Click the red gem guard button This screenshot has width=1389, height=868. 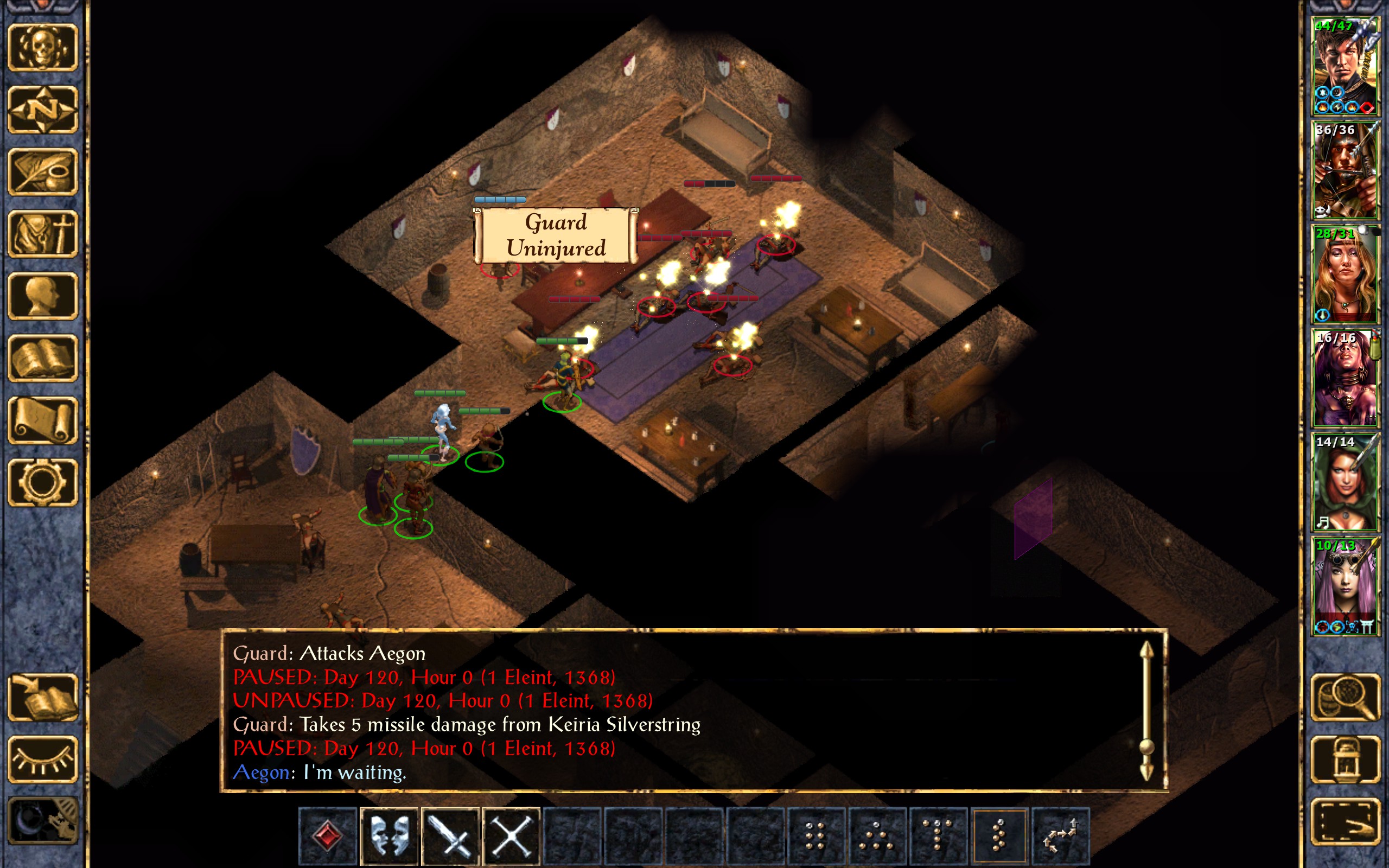coord(328,837)
